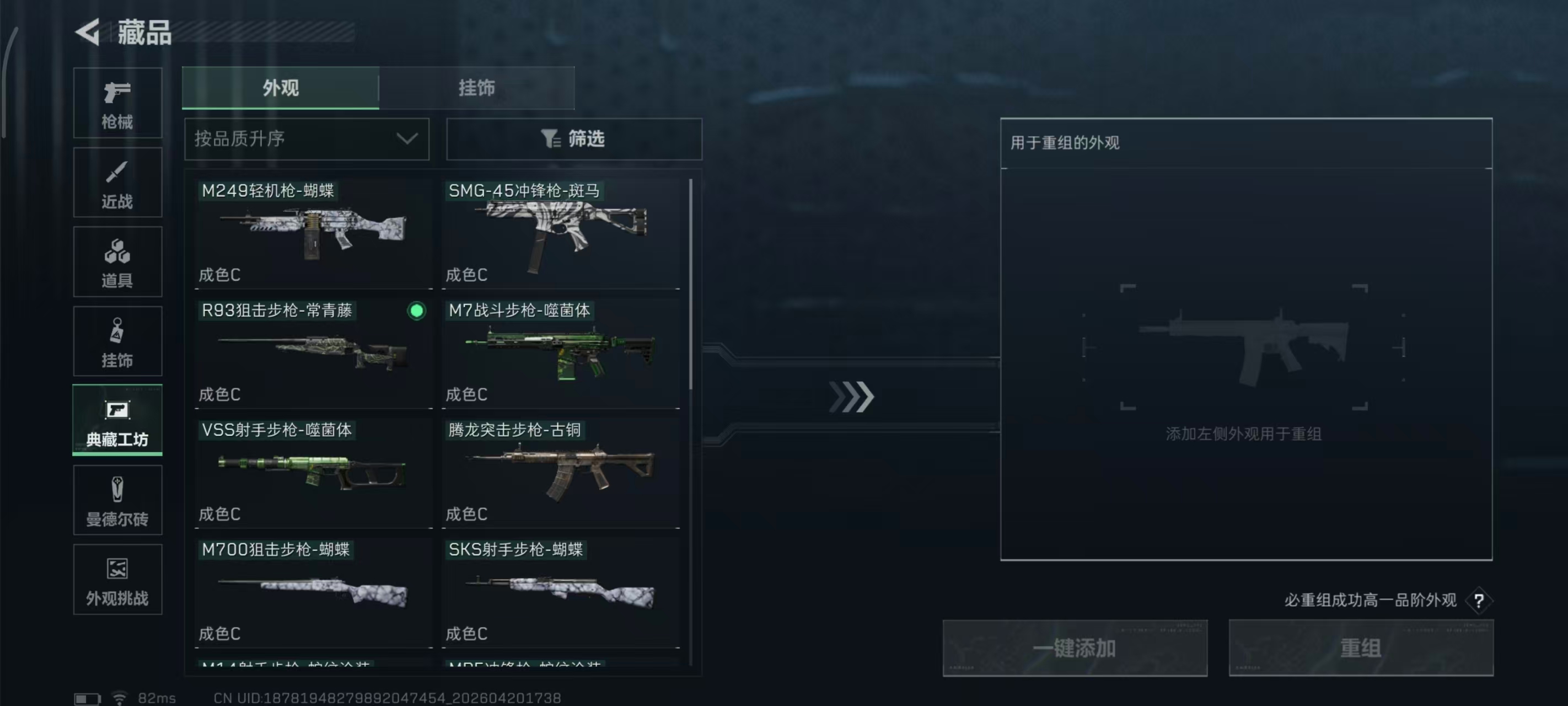Select the 外观挑战 appearance challenge icon
This screenshot has width=1568, height=706.
click(117, 579)
